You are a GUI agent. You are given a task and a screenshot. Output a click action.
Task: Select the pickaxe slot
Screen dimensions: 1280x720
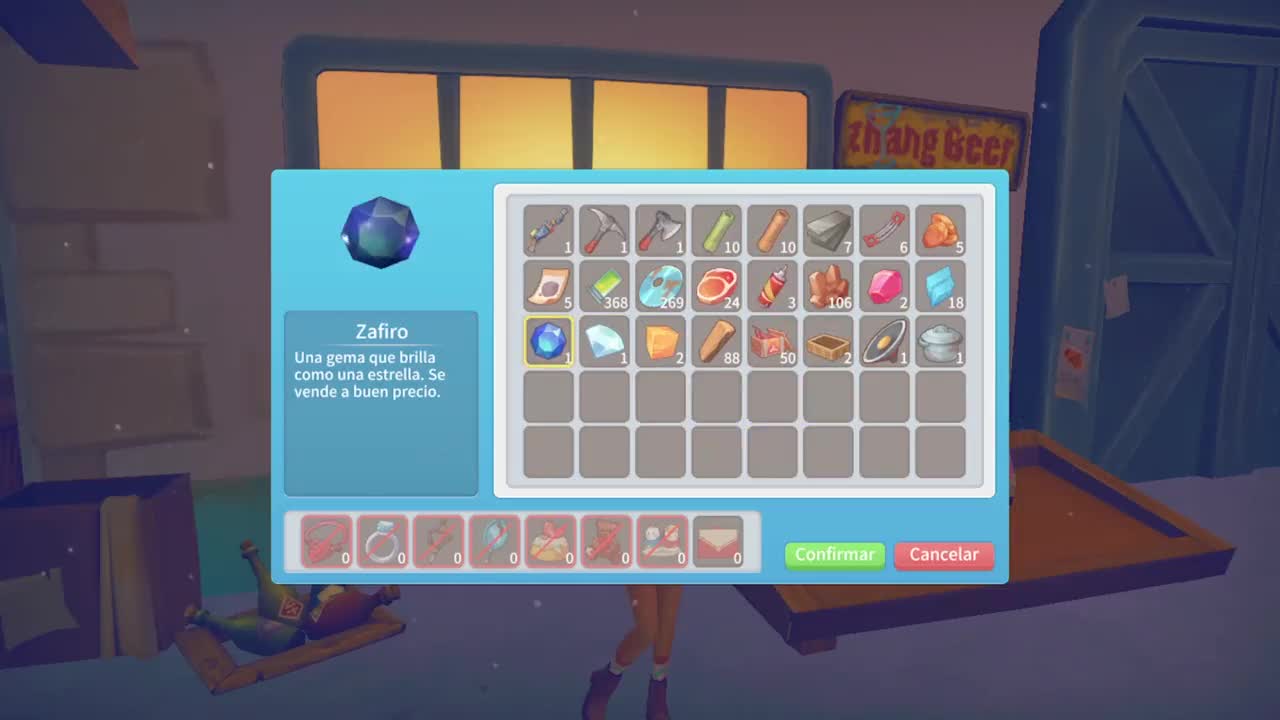click(x=604, y=231)
